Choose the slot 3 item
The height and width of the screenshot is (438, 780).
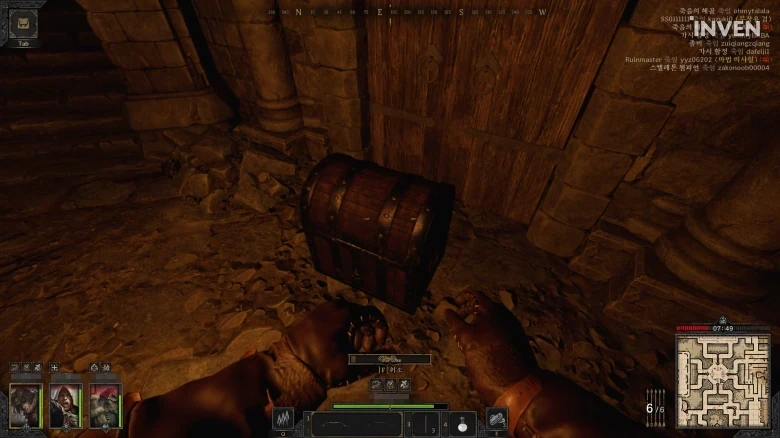click(x=424, y=424)
